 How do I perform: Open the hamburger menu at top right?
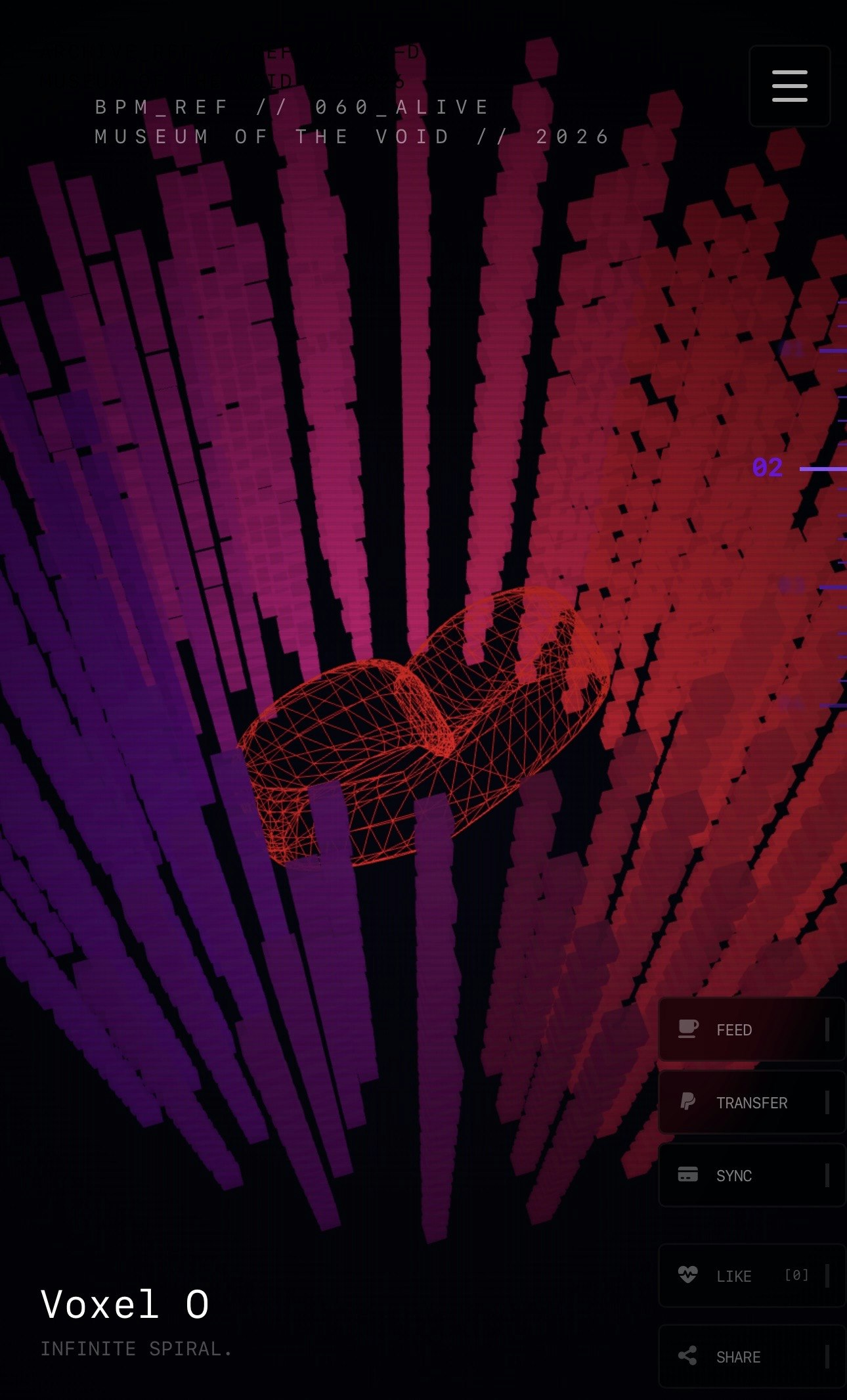[x=789, y=85]
